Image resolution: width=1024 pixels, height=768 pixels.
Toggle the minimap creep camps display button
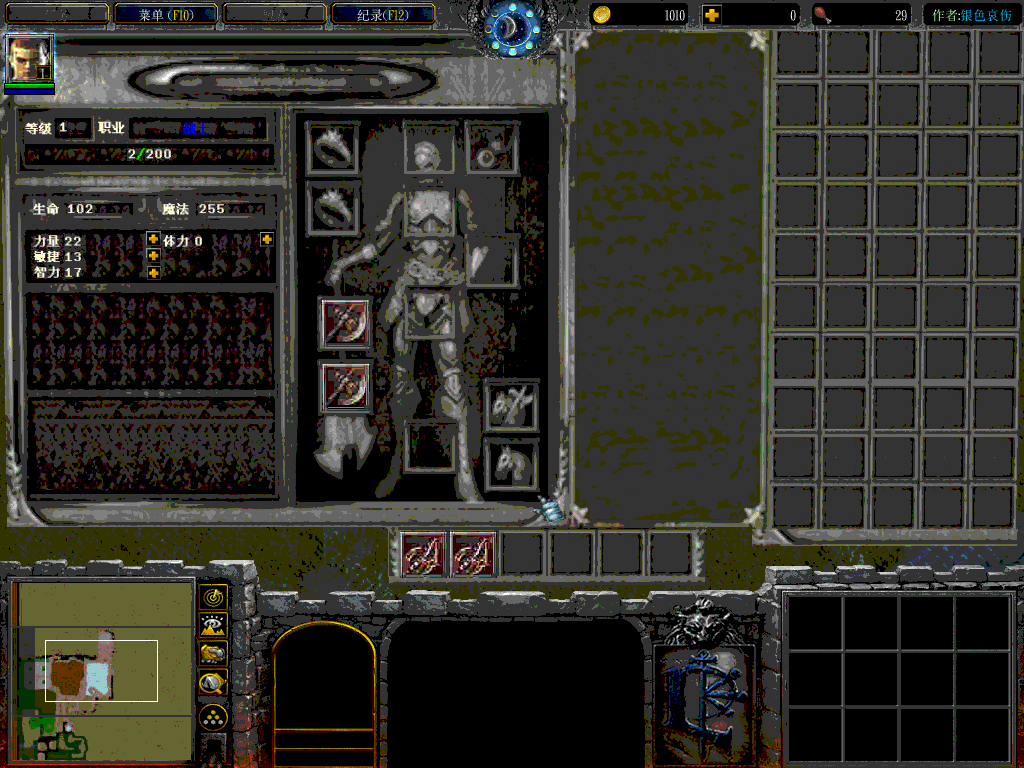point(213,684)
